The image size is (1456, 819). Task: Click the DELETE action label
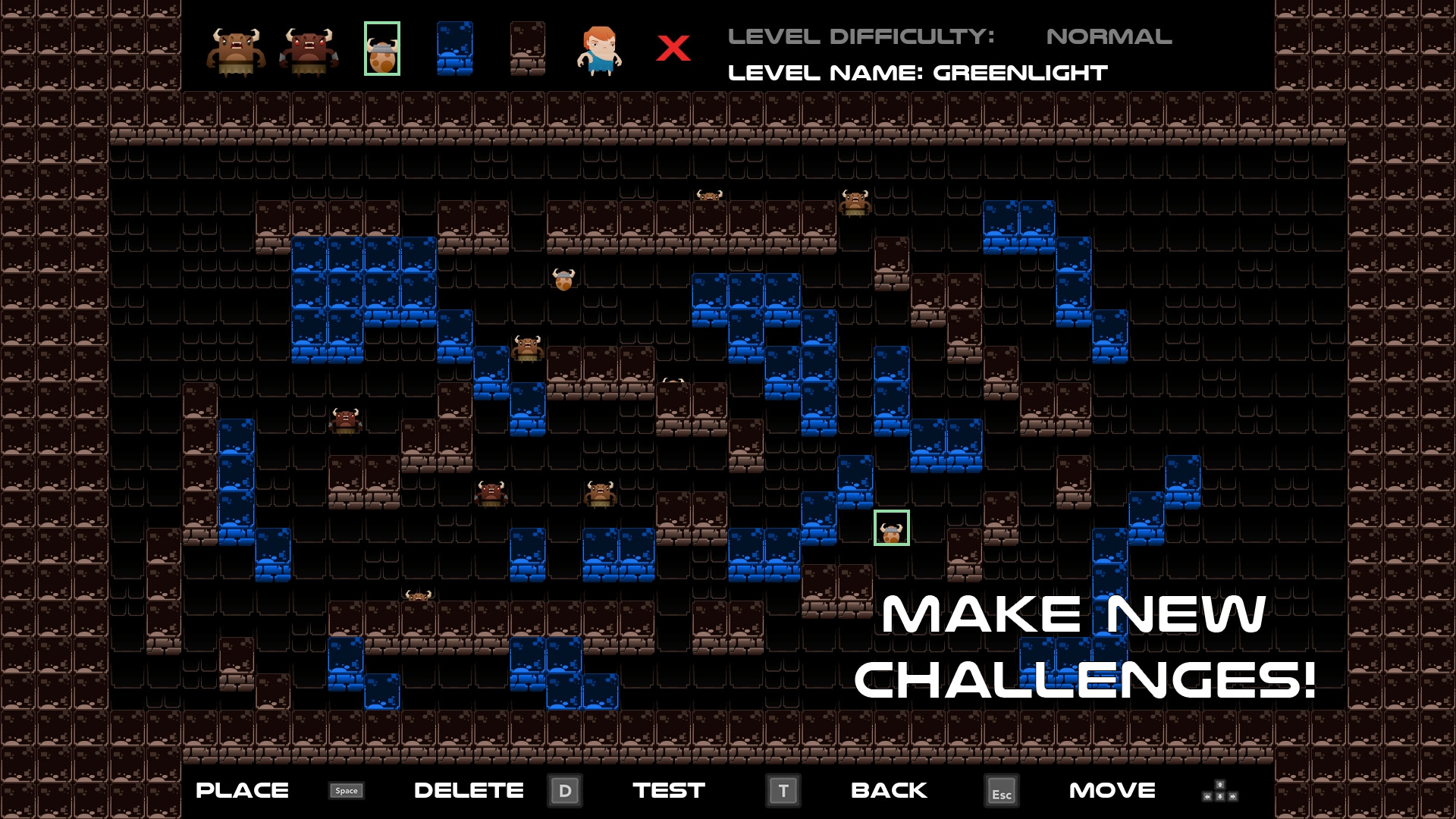pyautogui.click(x=469, y=791)
